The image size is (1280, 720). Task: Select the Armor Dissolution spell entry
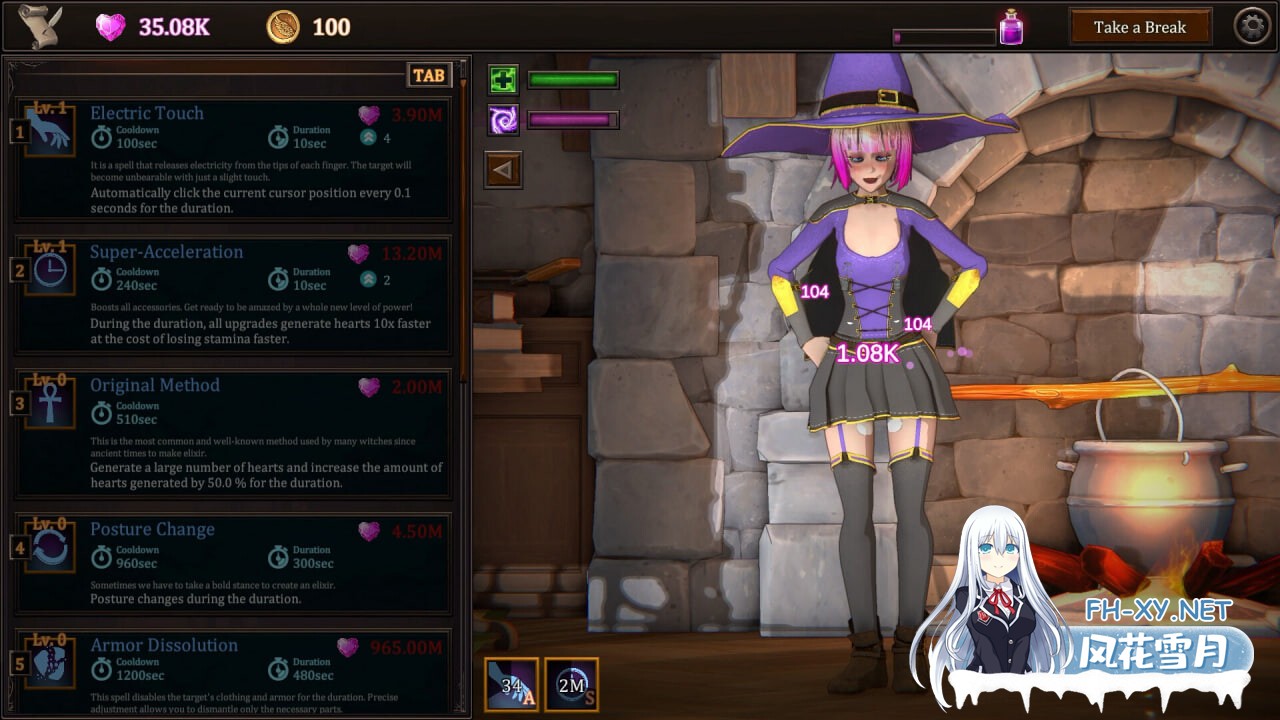232,670
